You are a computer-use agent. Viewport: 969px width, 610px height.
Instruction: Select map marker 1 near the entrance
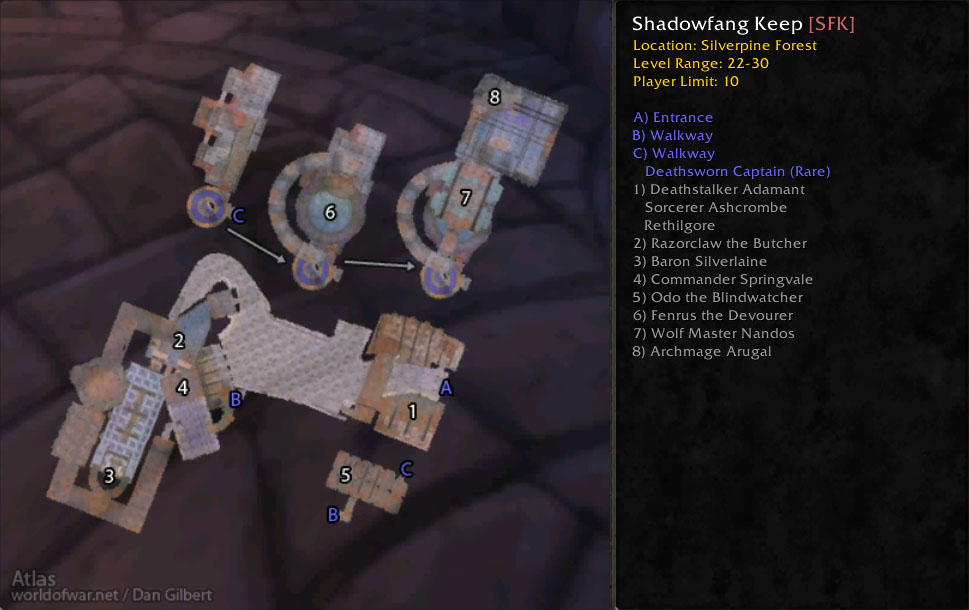coord(413,410)
